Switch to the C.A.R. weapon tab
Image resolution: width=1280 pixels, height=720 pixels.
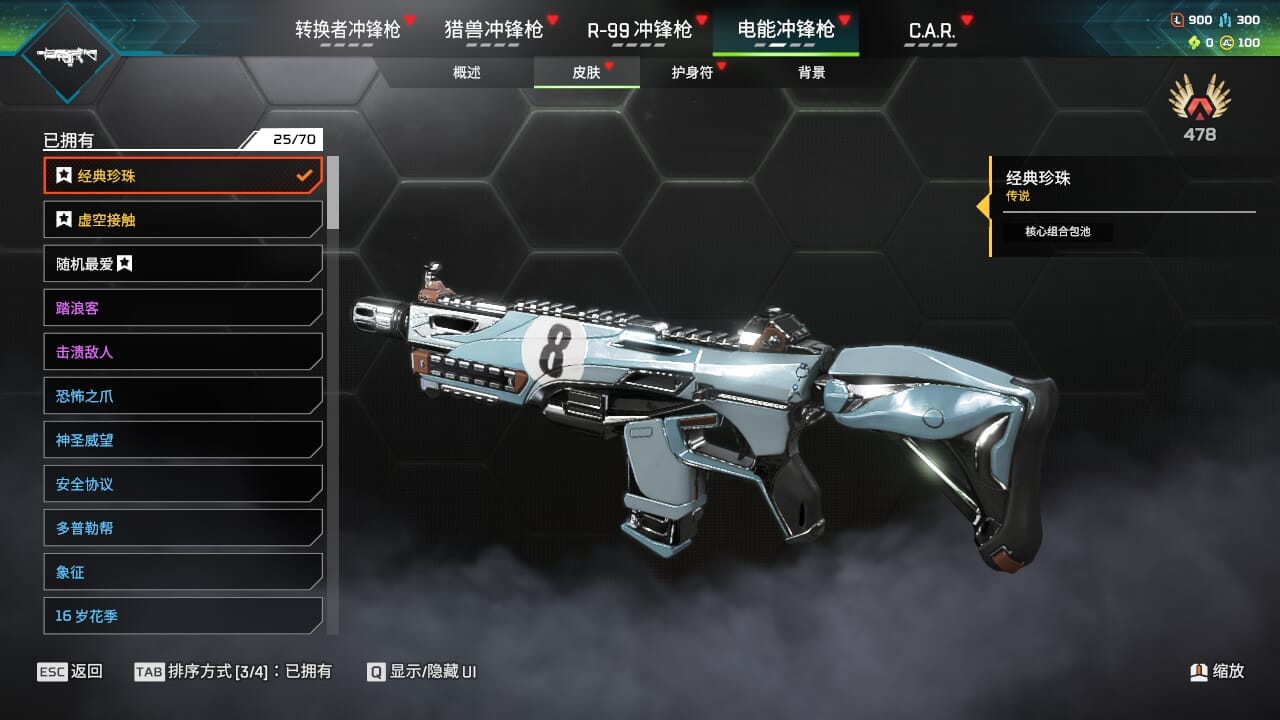pos(931,31)
